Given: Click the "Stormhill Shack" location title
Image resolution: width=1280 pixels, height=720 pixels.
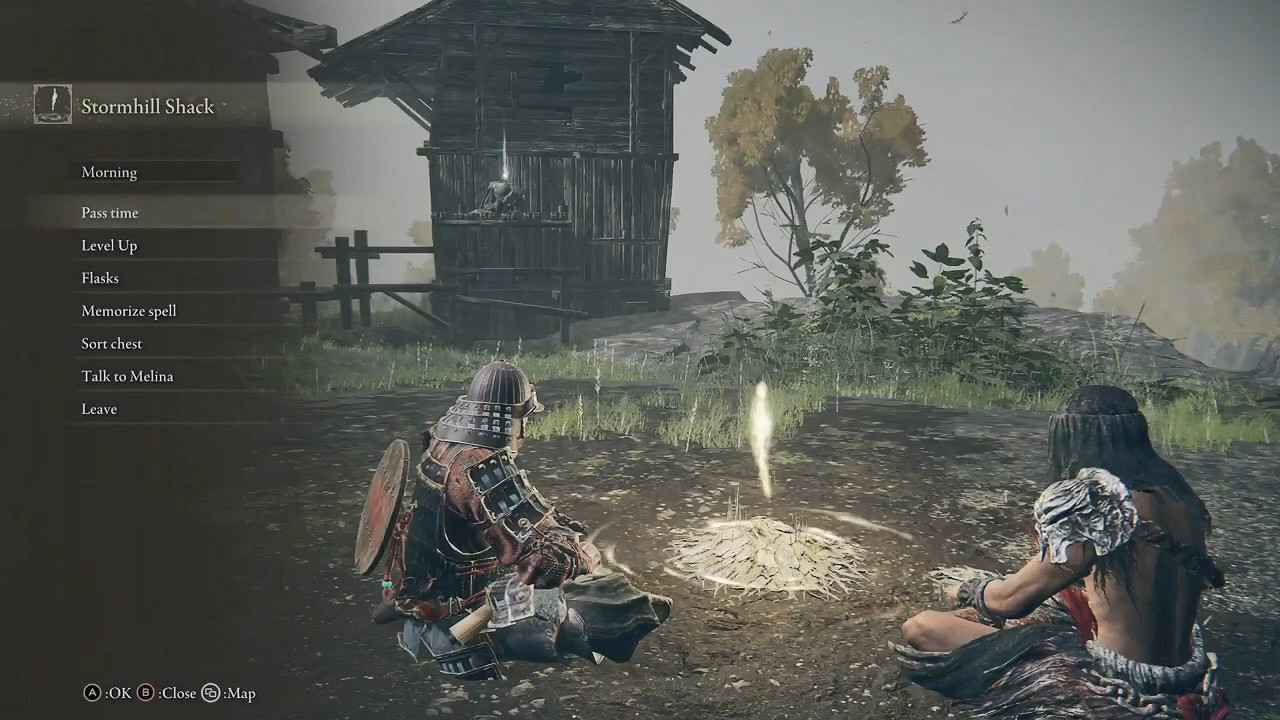Looking at the screenshot, I should click(x=149, y=106).
